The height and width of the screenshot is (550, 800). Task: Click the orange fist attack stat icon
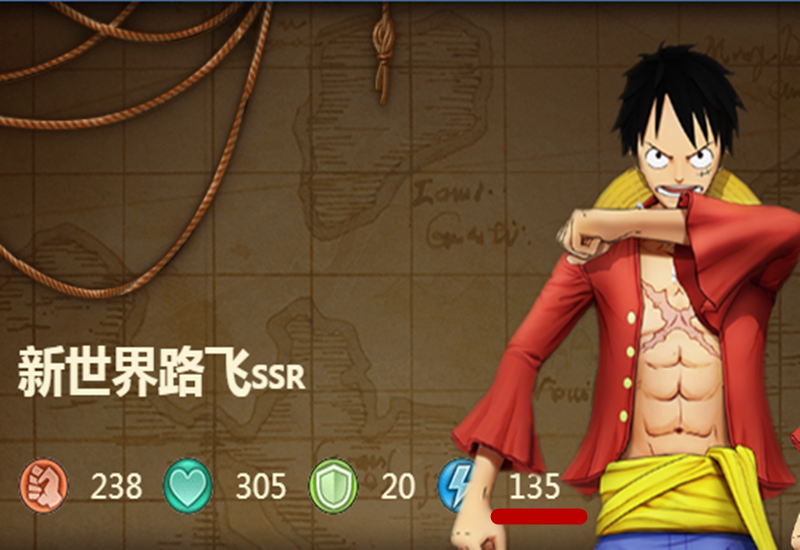click(x=43, y=485)
